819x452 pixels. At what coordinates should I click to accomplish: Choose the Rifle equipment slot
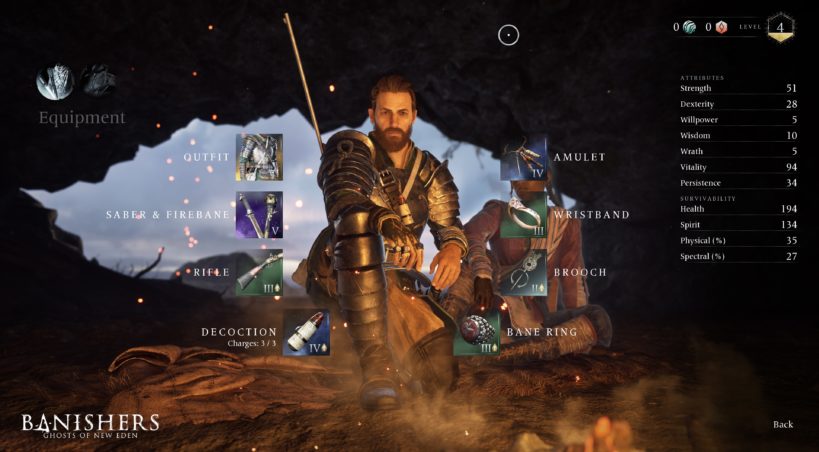pyautogui.click(x=259, y=272)
